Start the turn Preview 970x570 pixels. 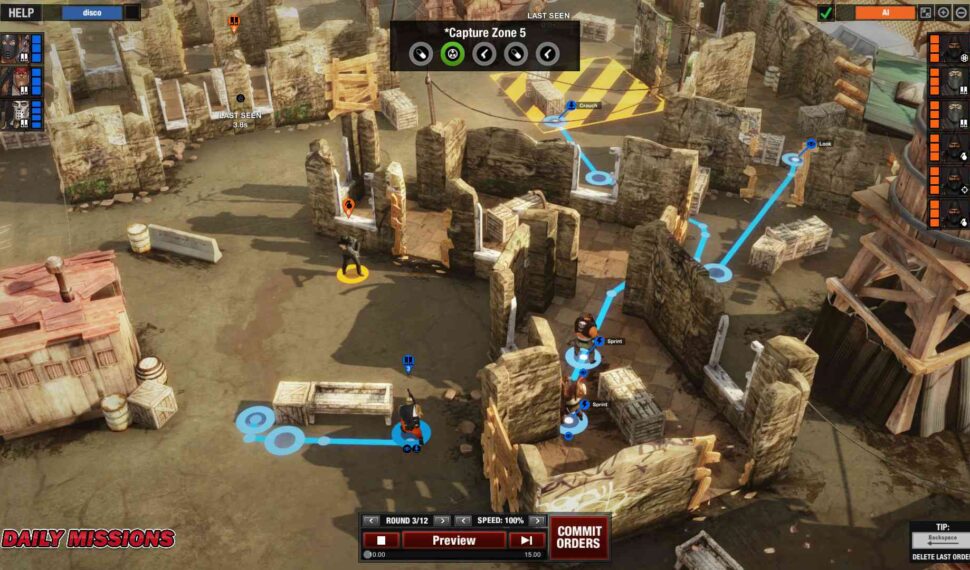(453, 540)
